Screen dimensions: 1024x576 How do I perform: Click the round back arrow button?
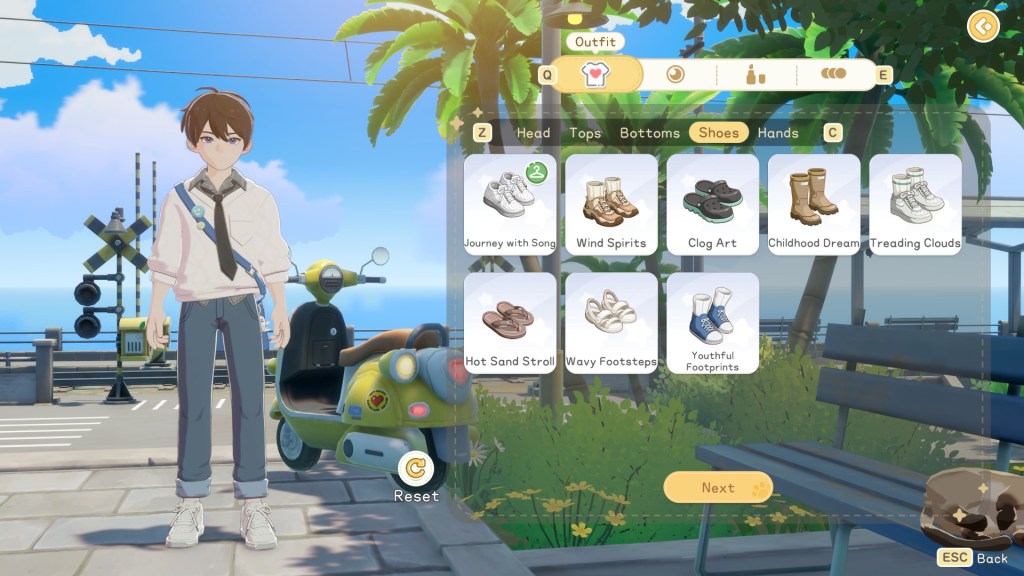(983, 26)
